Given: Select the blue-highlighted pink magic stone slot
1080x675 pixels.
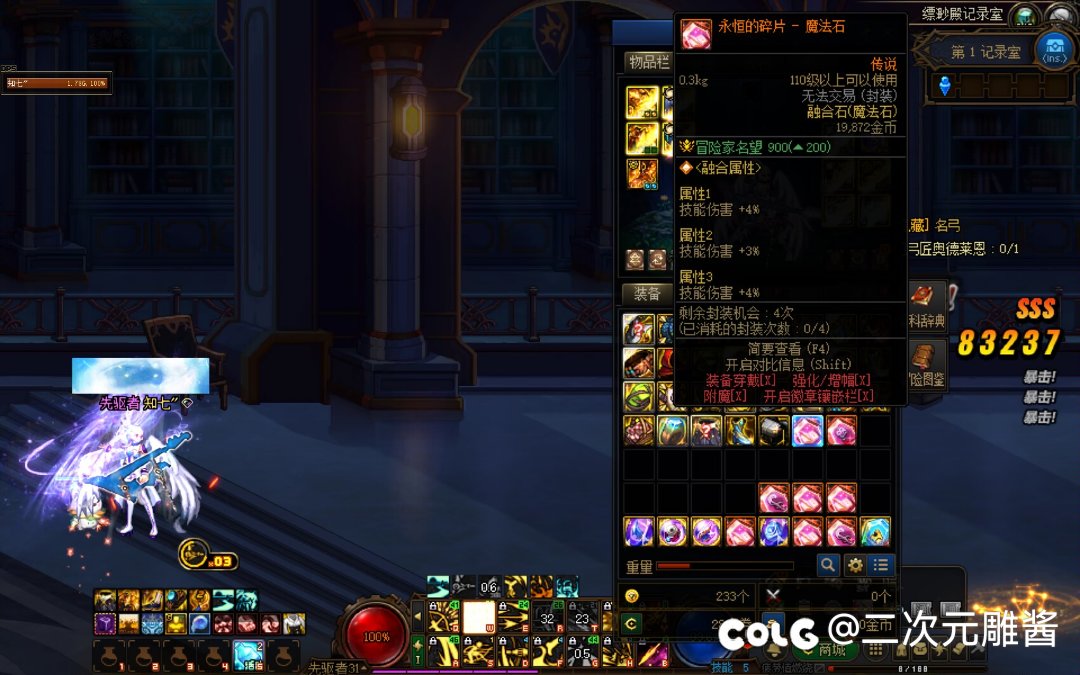Looking at the screenshot, I should (807, 431).
